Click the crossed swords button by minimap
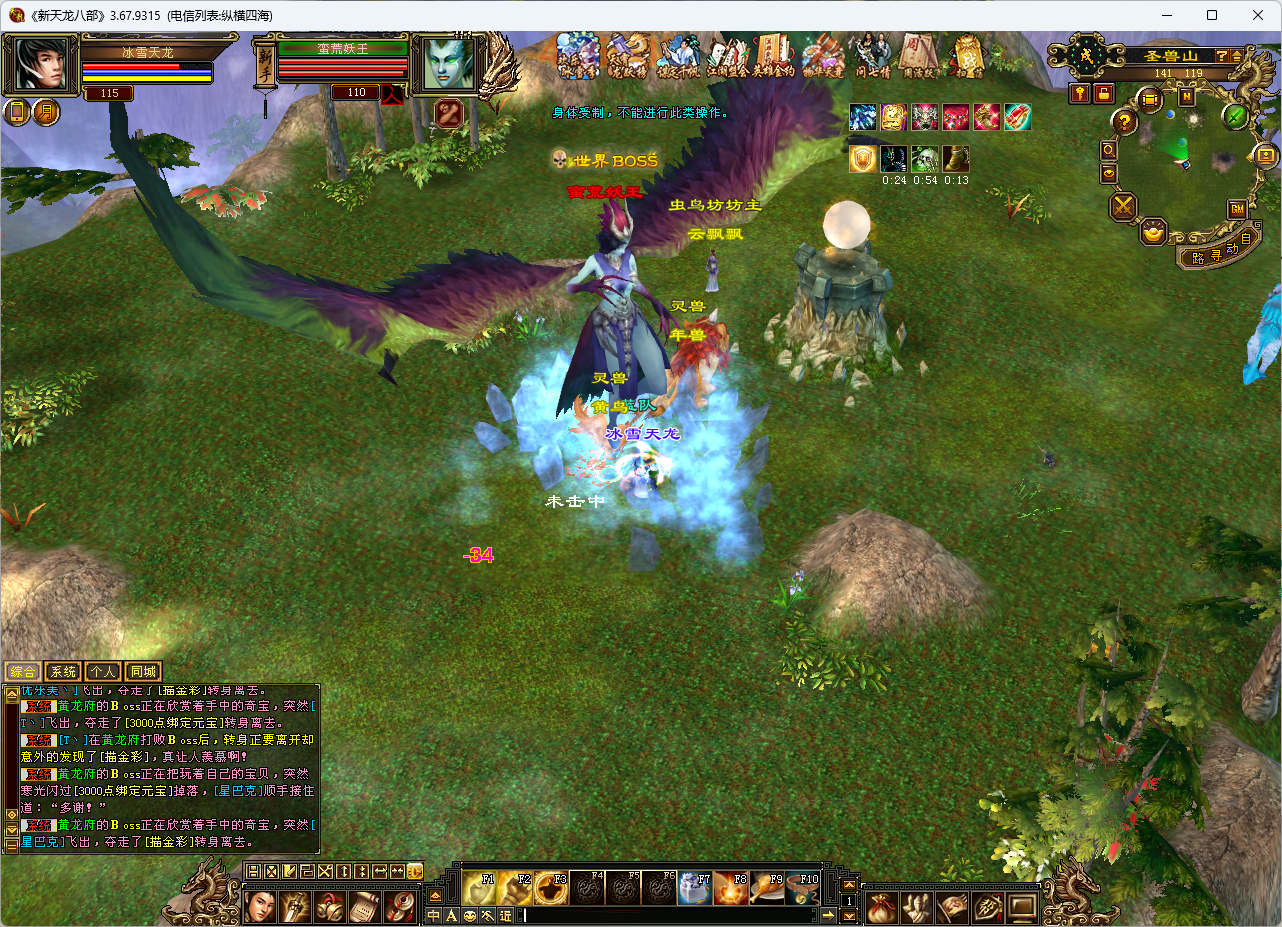 (x=1125, y=207)
